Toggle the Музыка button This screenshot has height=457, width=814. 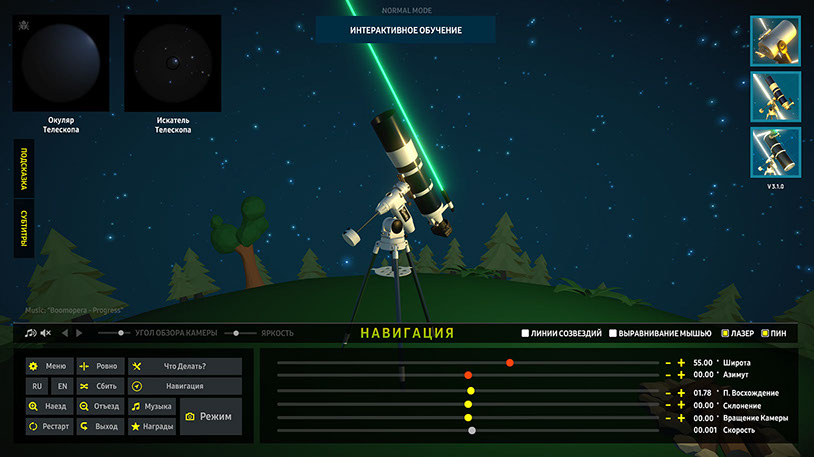tap(151, 407)
